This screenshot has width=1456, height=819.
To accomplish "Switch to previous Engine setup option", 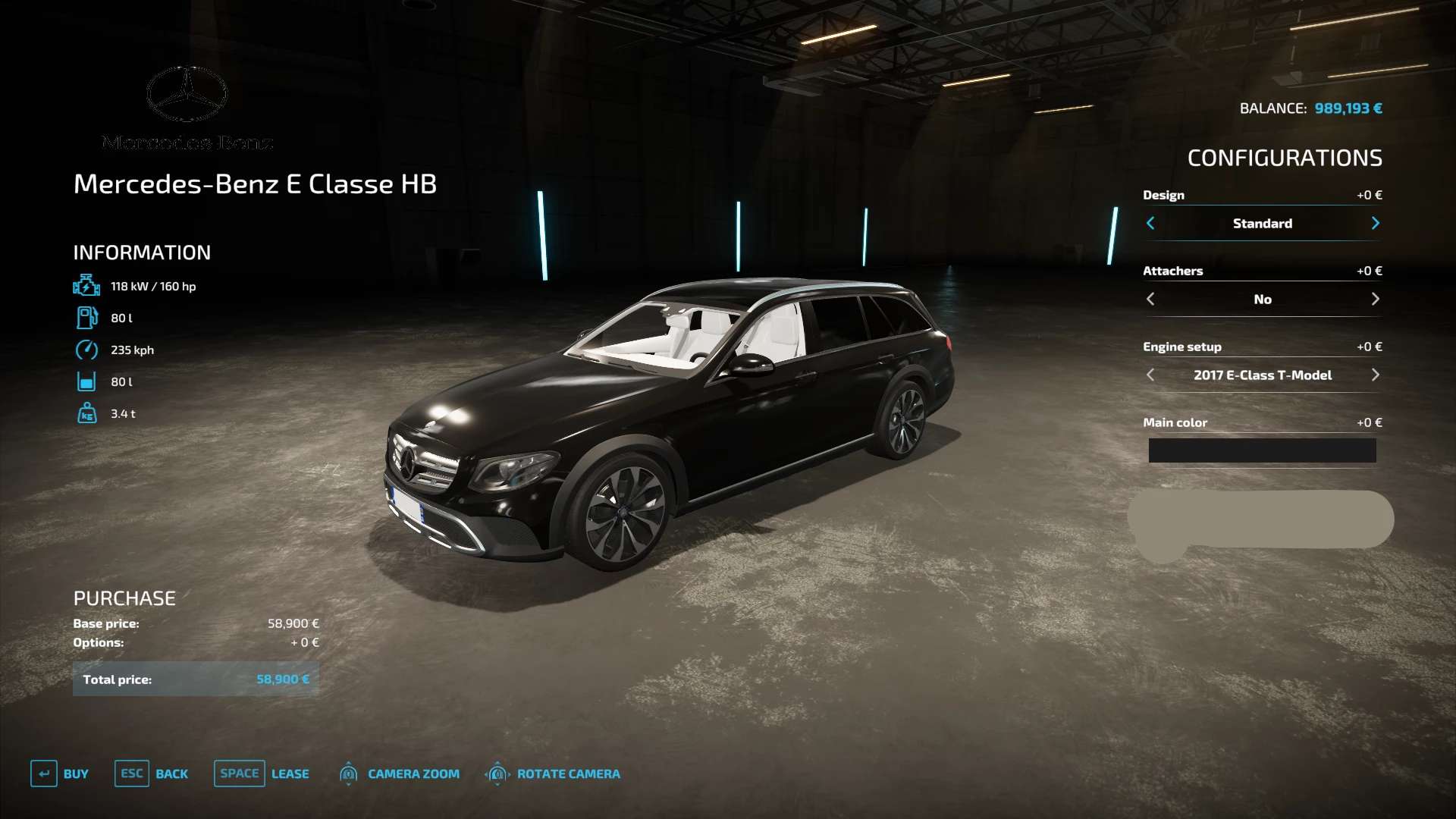I will (1150, 375).
